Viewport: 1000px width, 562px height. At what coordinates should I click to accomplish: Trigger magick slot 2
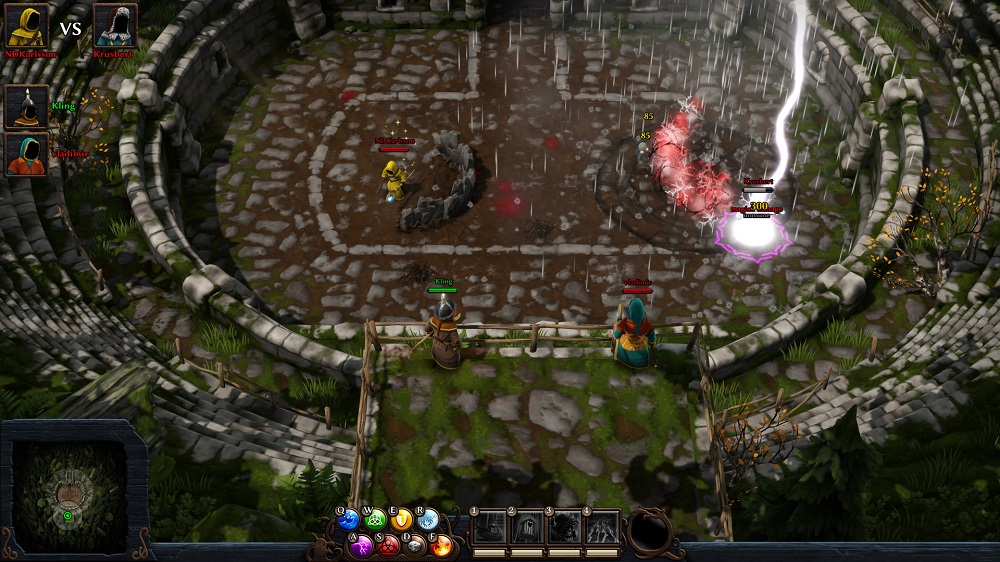pyautogui.click(x=527, y=528)
